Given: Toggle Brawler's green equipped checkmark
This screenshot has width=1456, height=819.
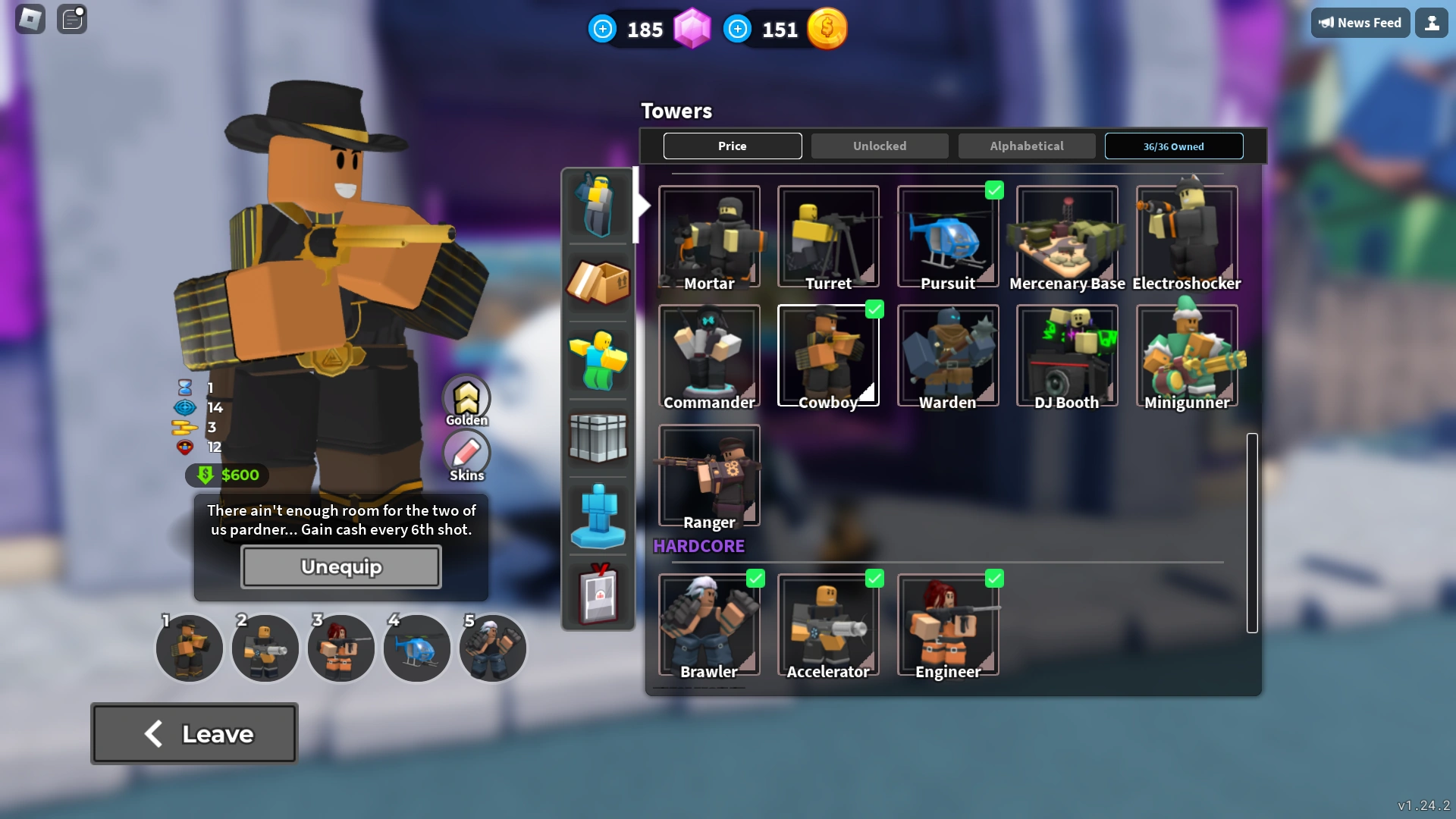Looking at the screenshot, I should [x=757, y=579].
